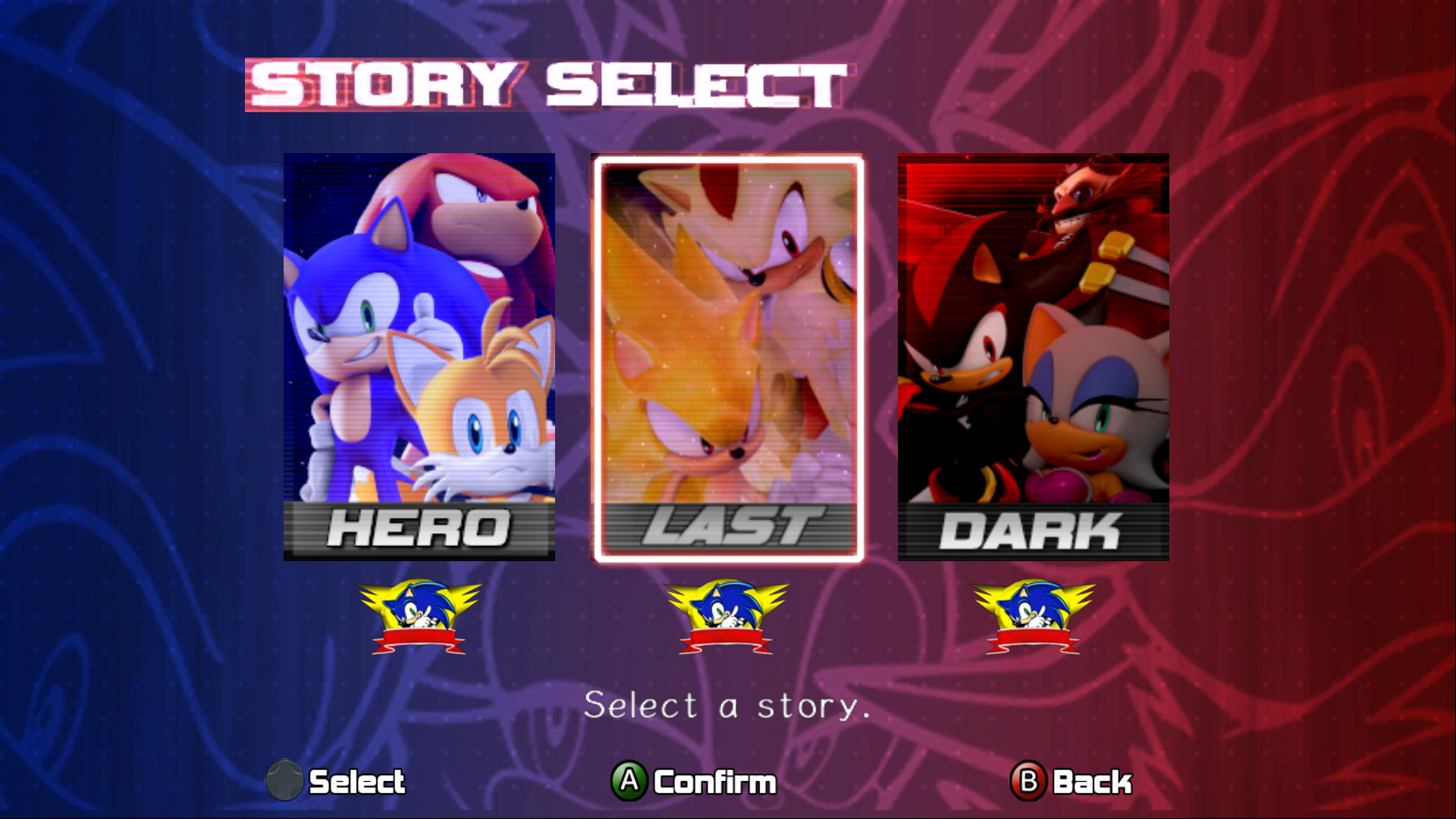The height and width of the screenshot is (819, 1456).
Task: Click the DARK label plate
Action: (1034, 529)
